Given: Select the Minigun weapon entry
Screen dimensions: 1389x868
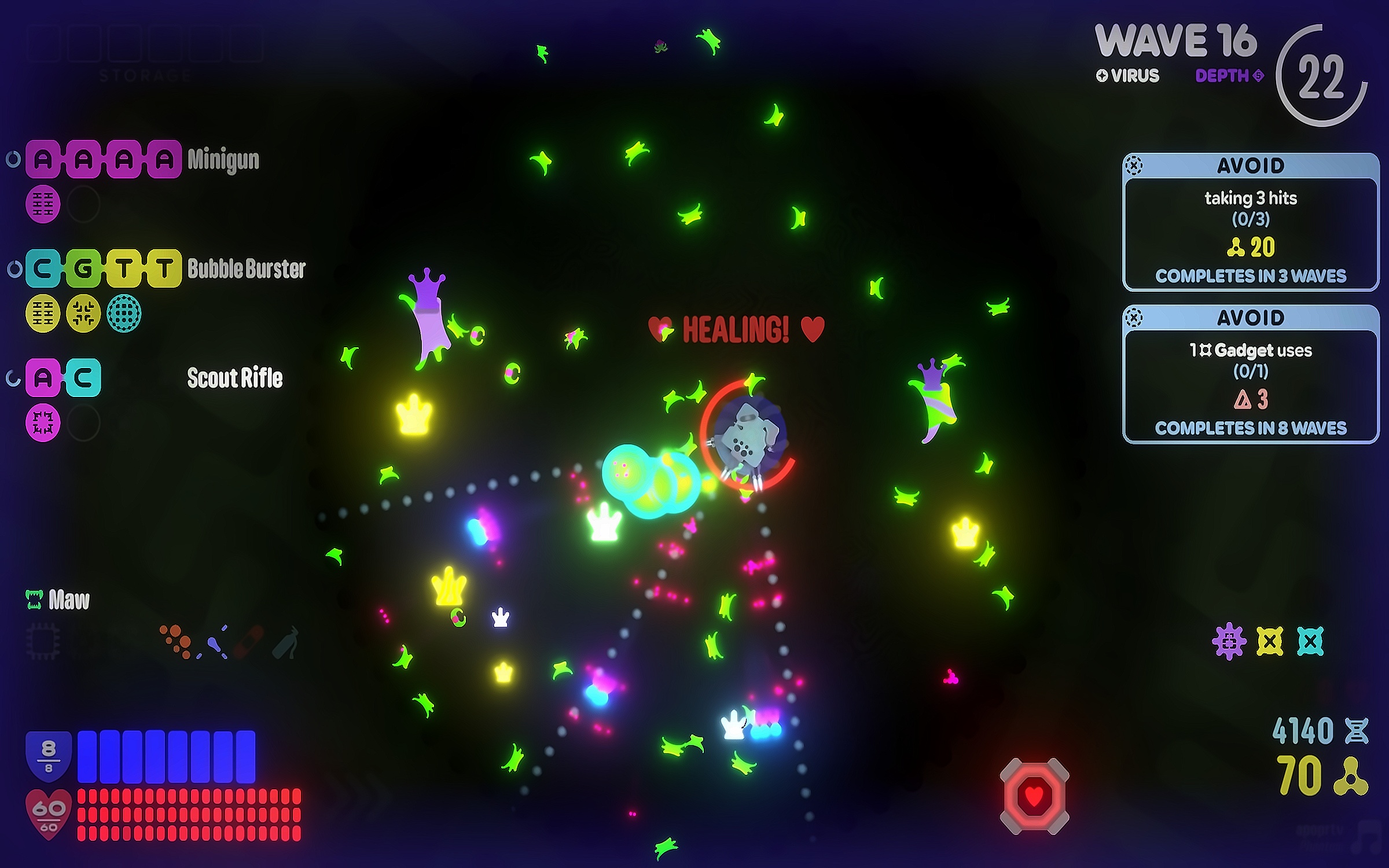Looking at the screenshot, I should [223, 159].
